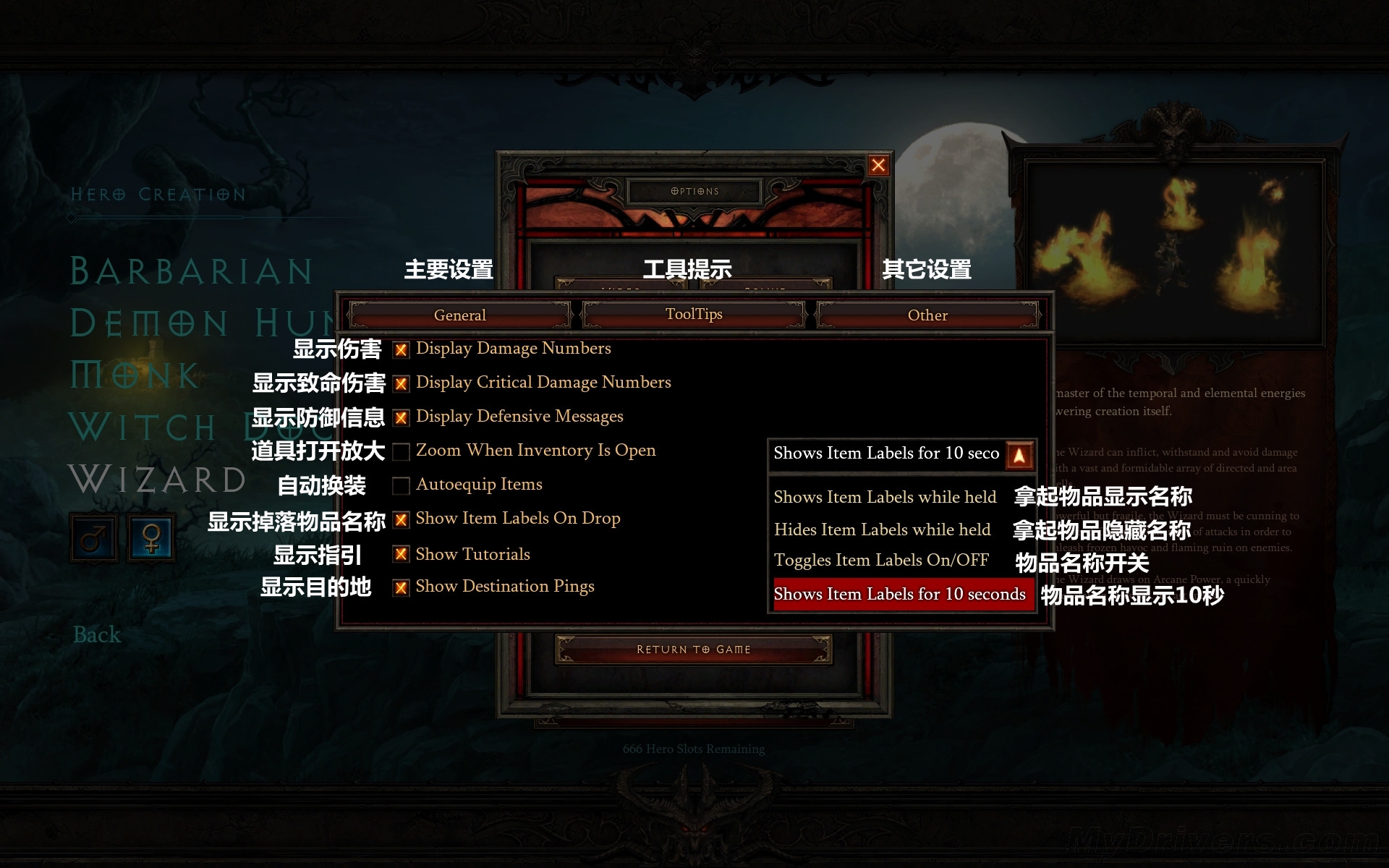Uncheck Display Critical Damage Numbers

[x=401, y=384]
